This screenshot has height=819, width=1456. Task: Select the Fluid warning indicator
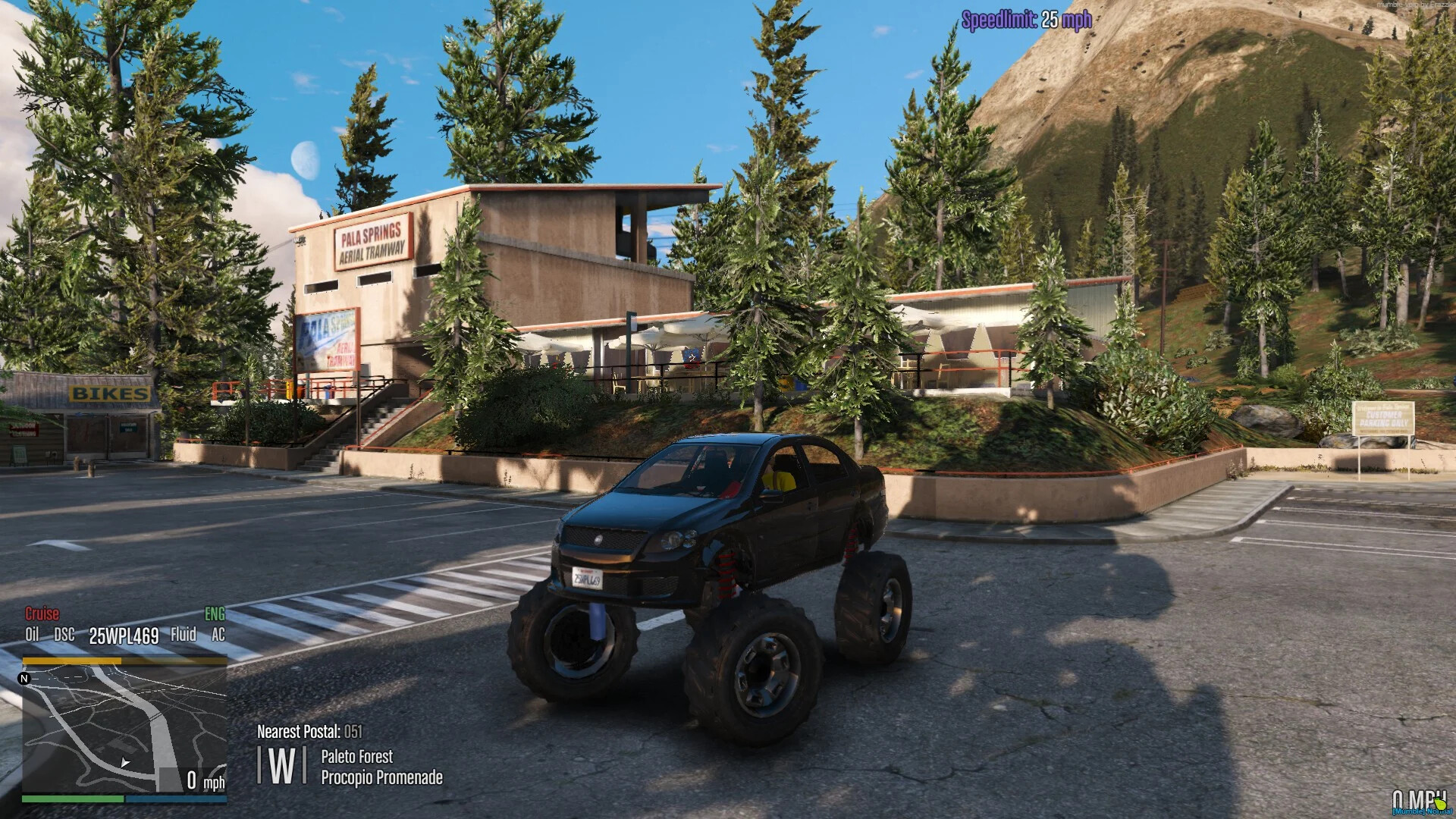pos(184,635)
